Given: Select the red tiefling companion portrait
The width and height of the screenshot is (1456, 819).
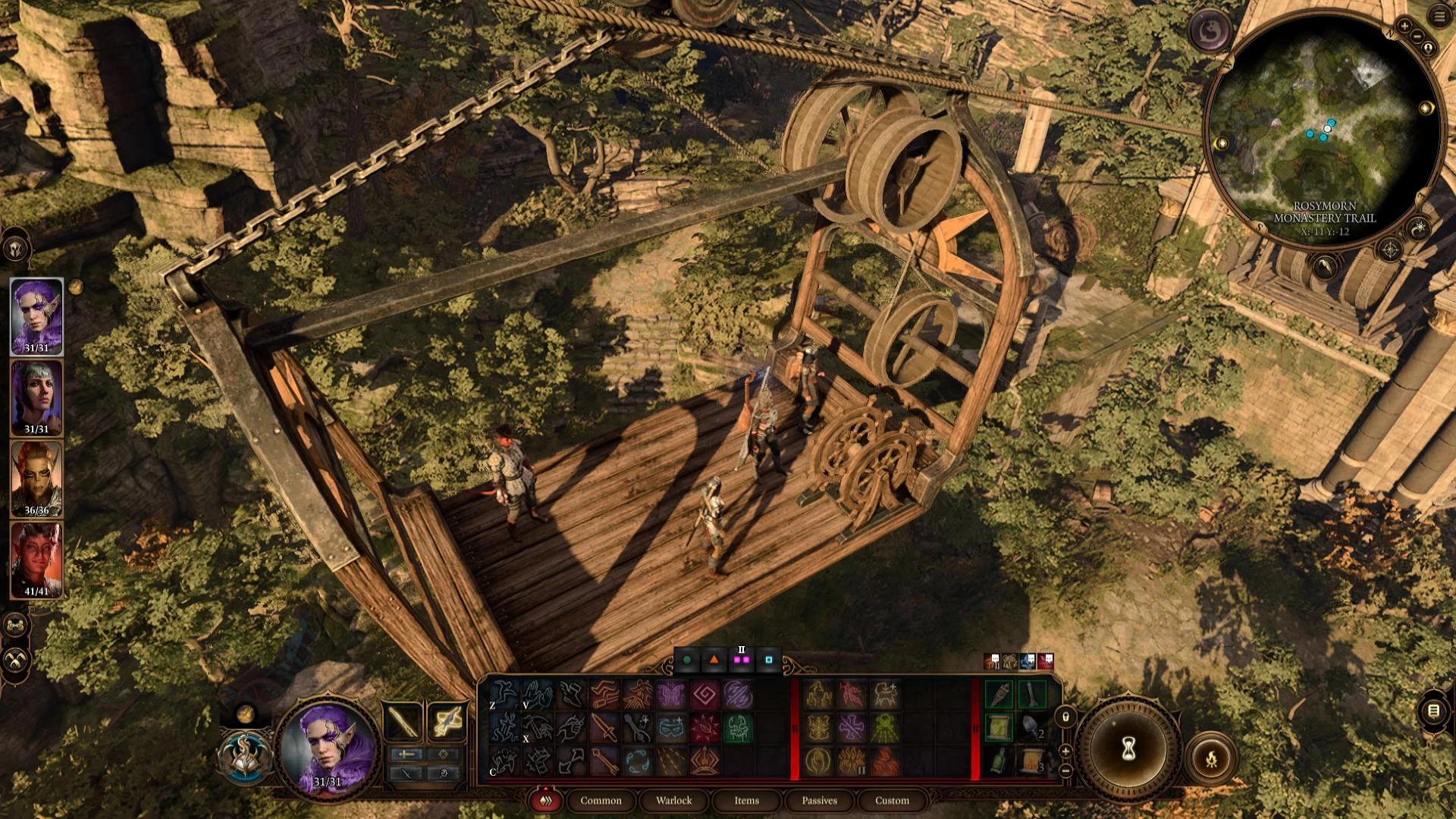Looking at the screenshot, I should tap(36, 560).
